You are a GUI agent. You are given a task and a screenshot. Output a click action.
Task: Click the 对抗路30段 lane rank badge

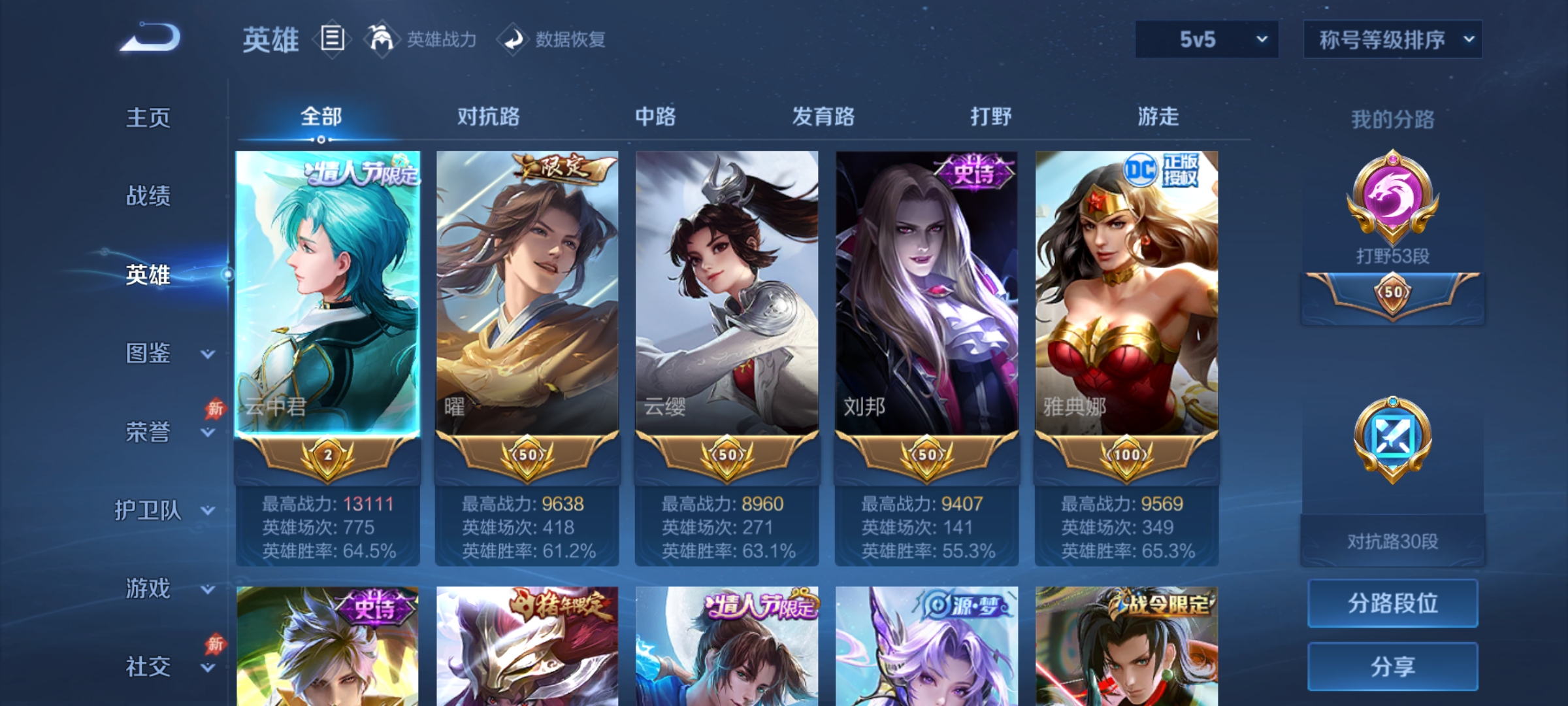coord(1392,445)
